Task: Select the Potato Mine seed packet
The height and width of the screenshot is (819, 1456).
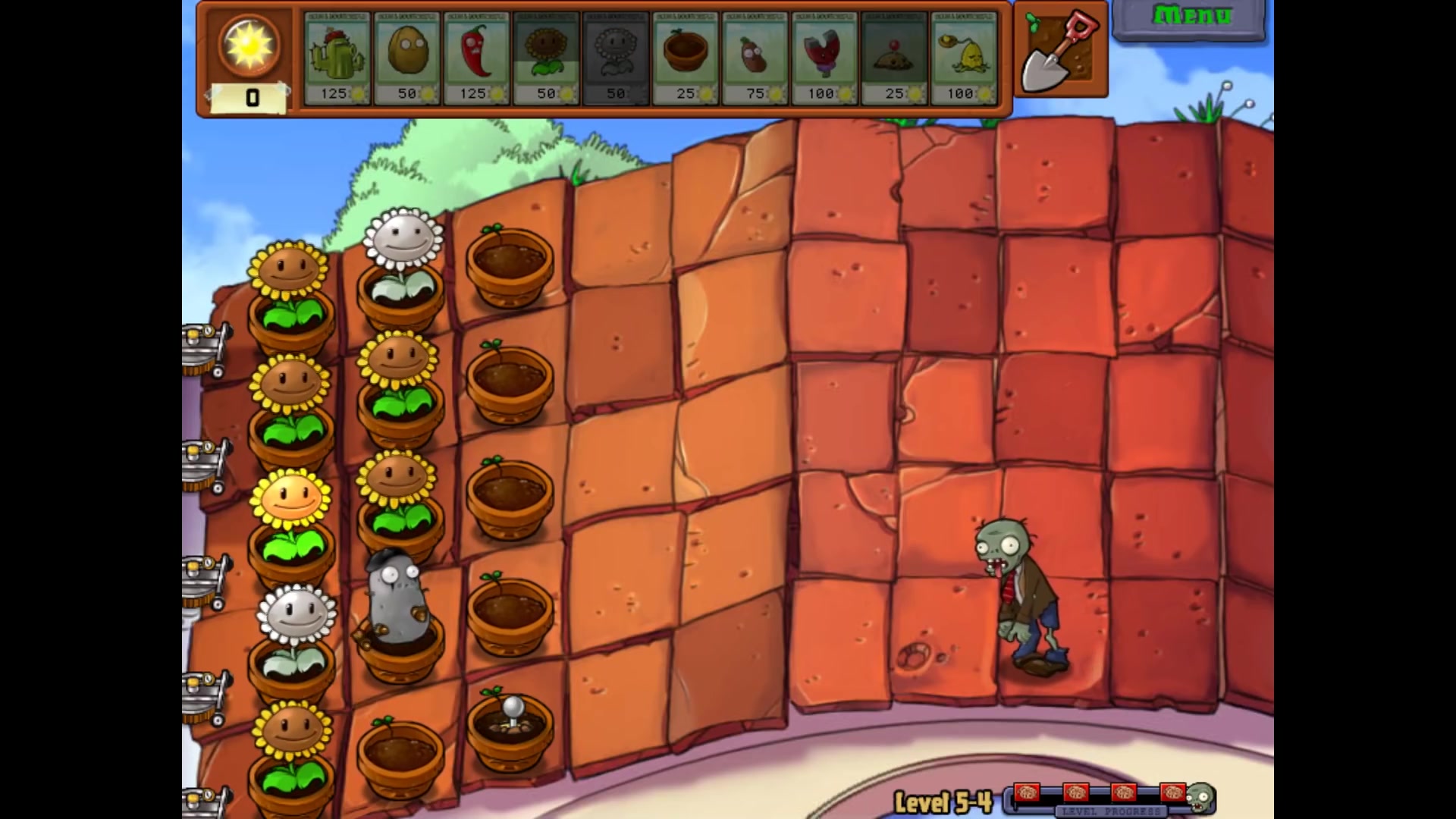Action: coord(895,58)
